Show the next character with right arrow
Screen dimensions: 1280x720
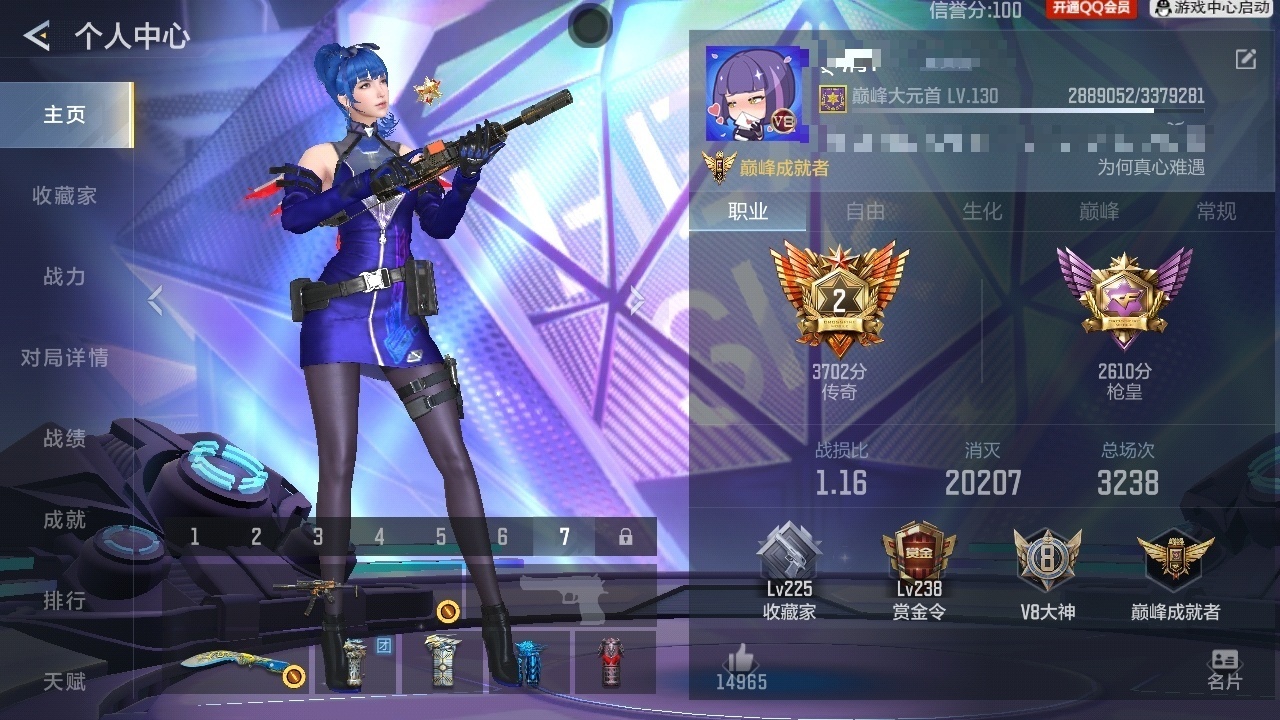pyautogui.click(x=636, y=299)
